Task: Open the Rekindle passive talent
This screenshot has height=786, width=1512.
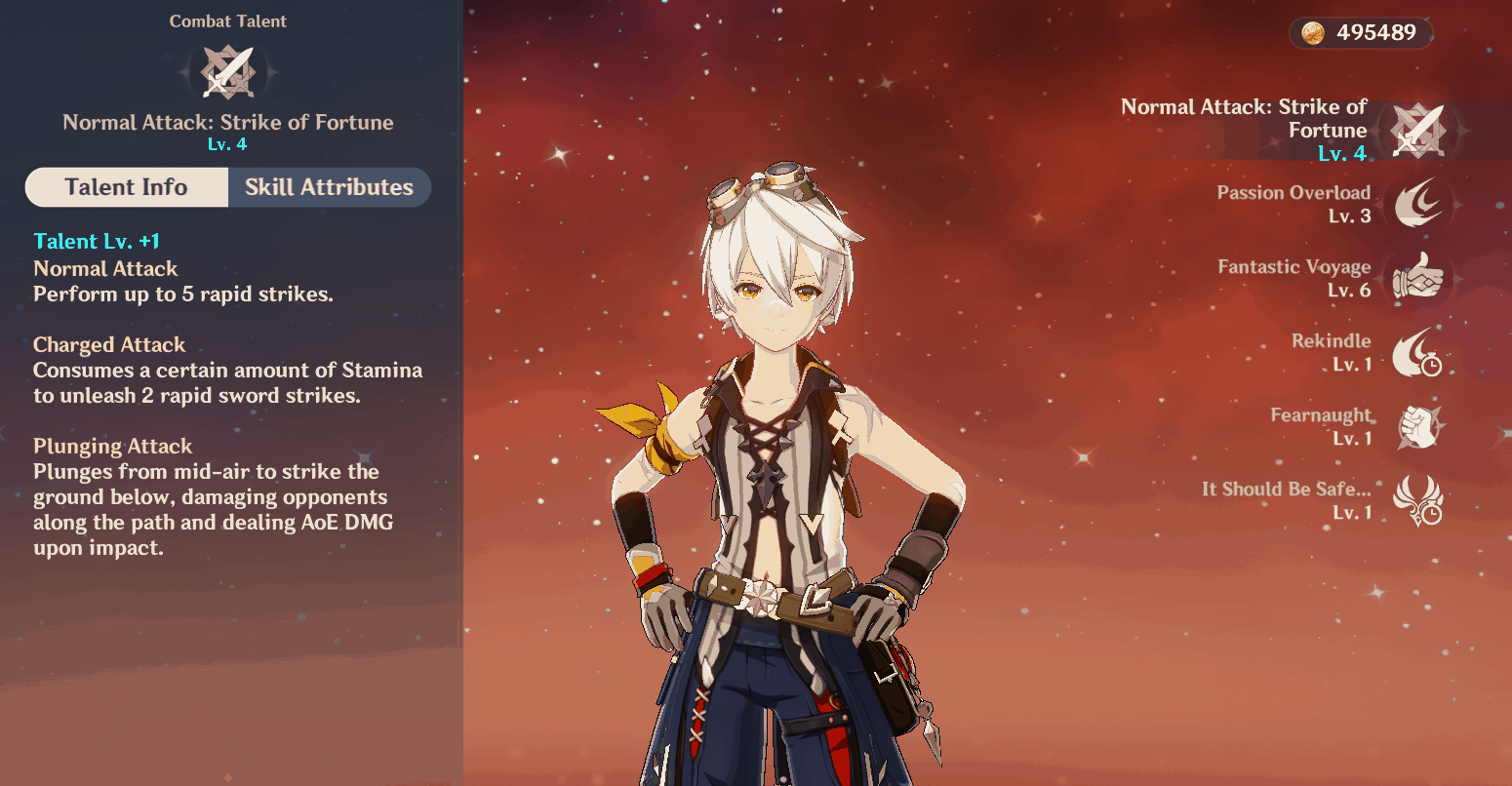Action: 1416,353
